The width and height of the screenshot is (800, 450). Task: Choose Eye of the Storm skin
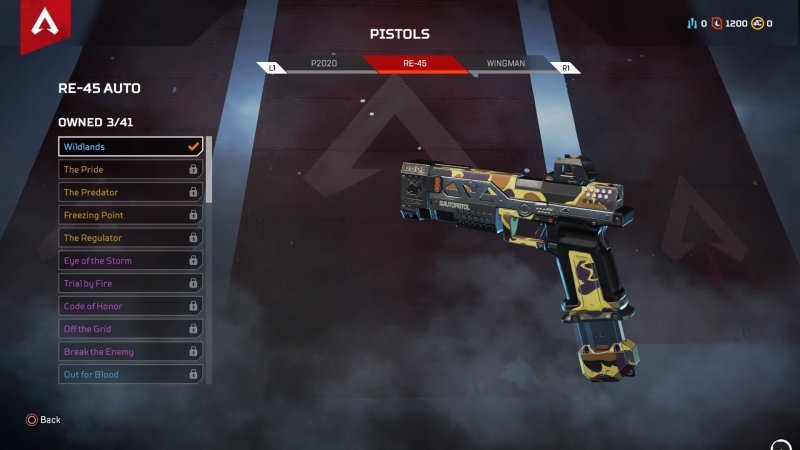(130, 261)
